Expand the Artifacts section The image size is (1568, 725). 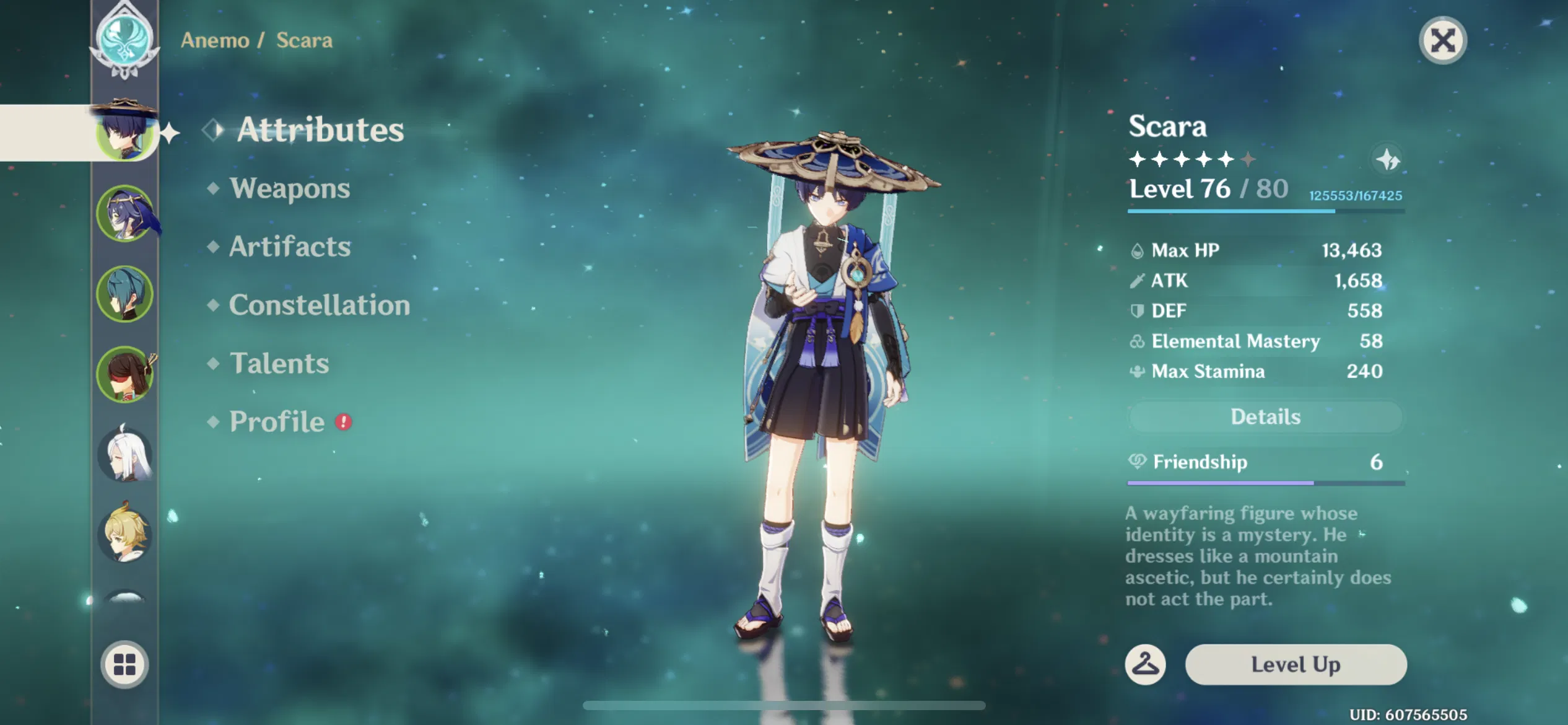tap(289, 247)
